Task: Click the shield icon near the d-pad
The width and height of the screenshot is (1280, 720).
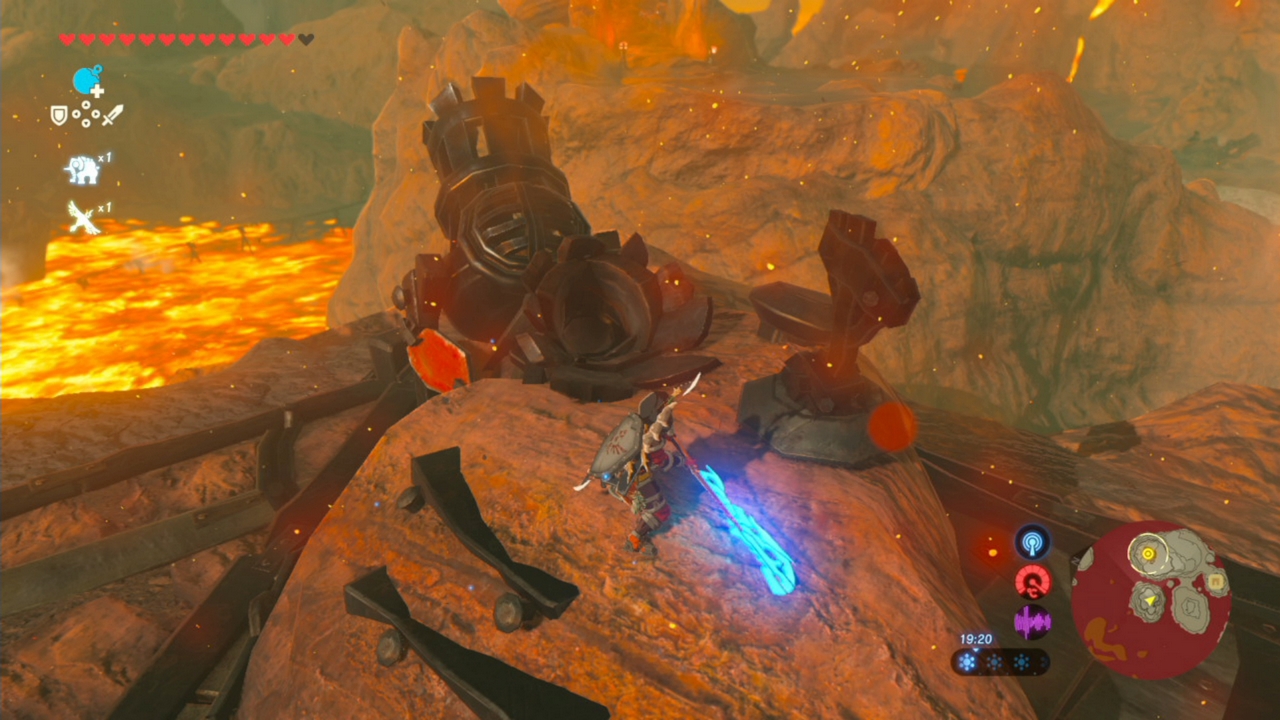Action: click(x=58, y=113)
